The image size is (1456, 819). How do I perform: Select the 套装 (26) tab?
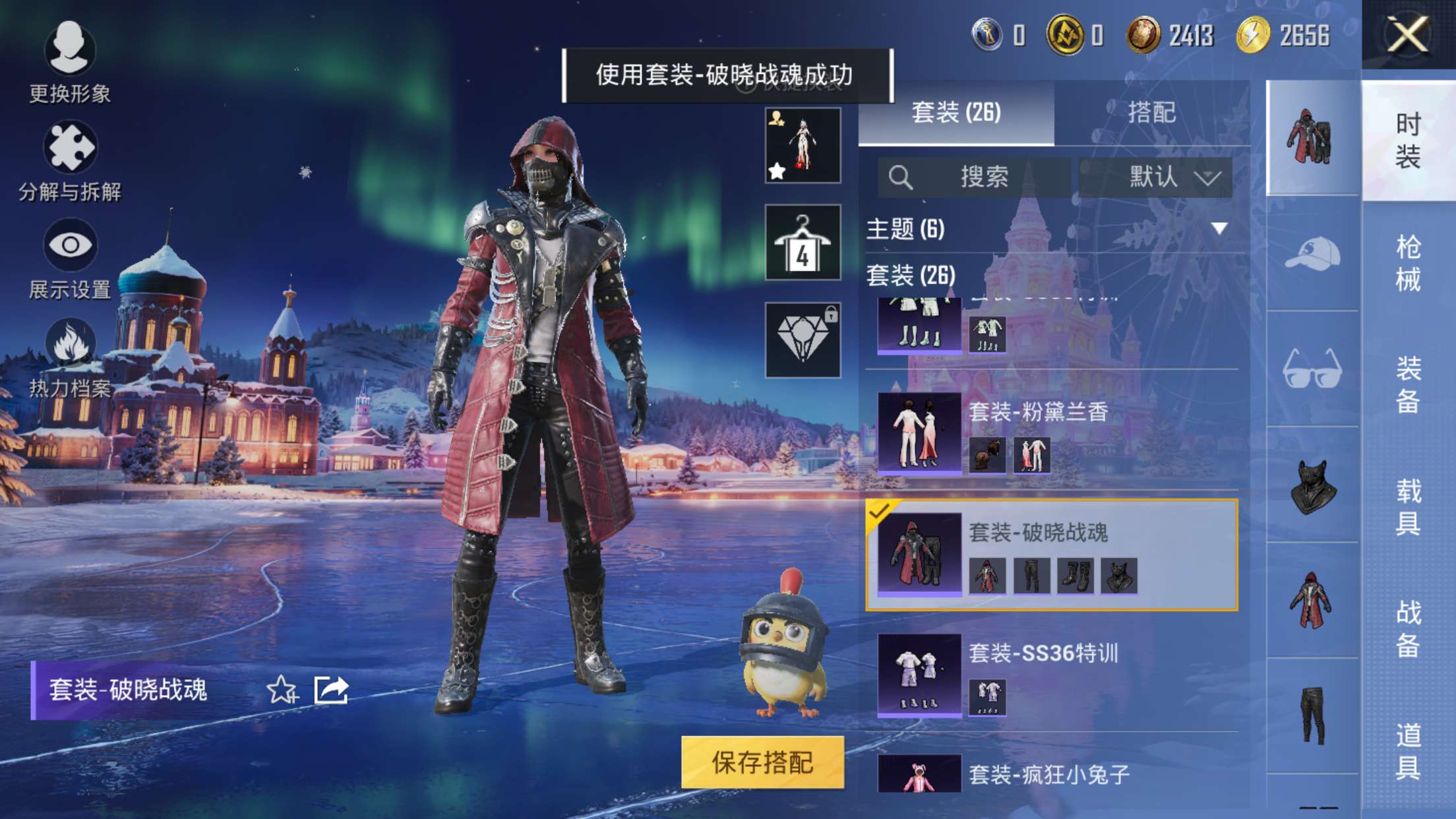(x=956, y=113)
